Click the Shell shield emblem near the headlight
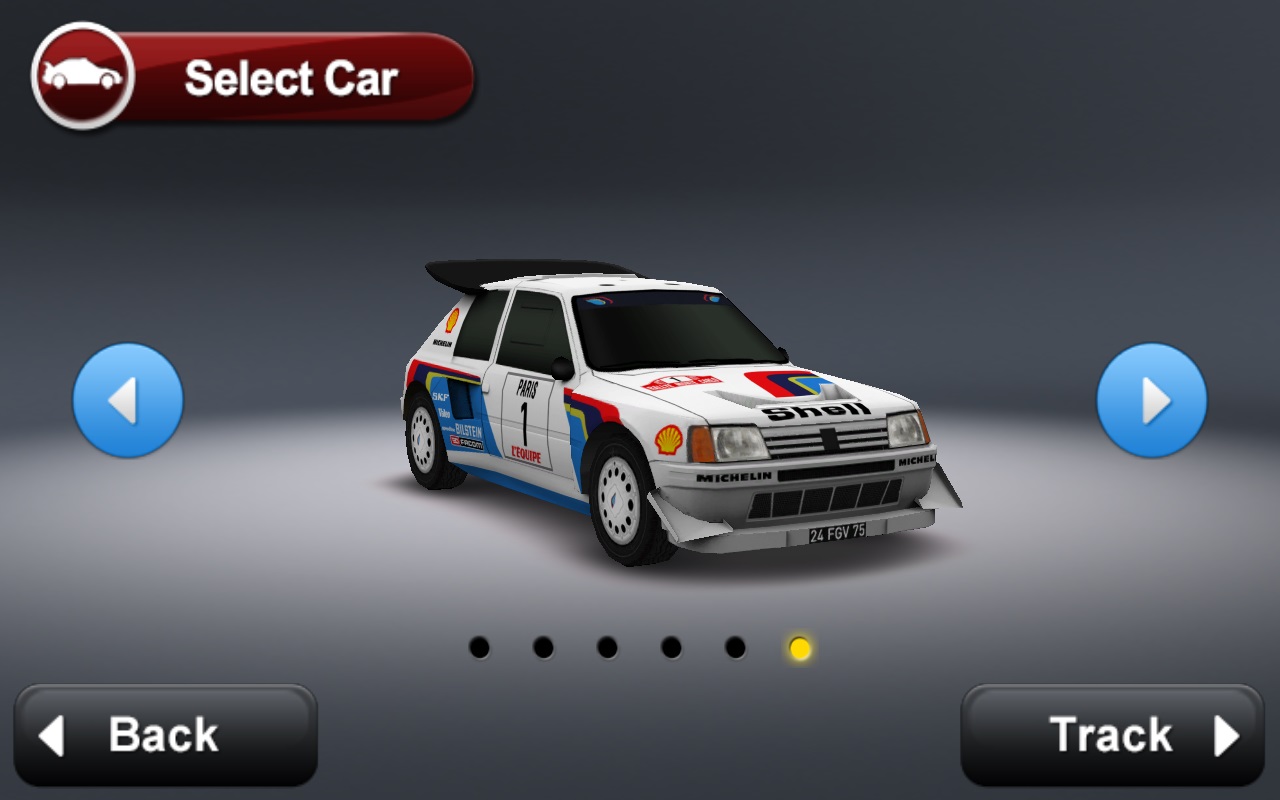1280x800 pixels. coord(667,439)
